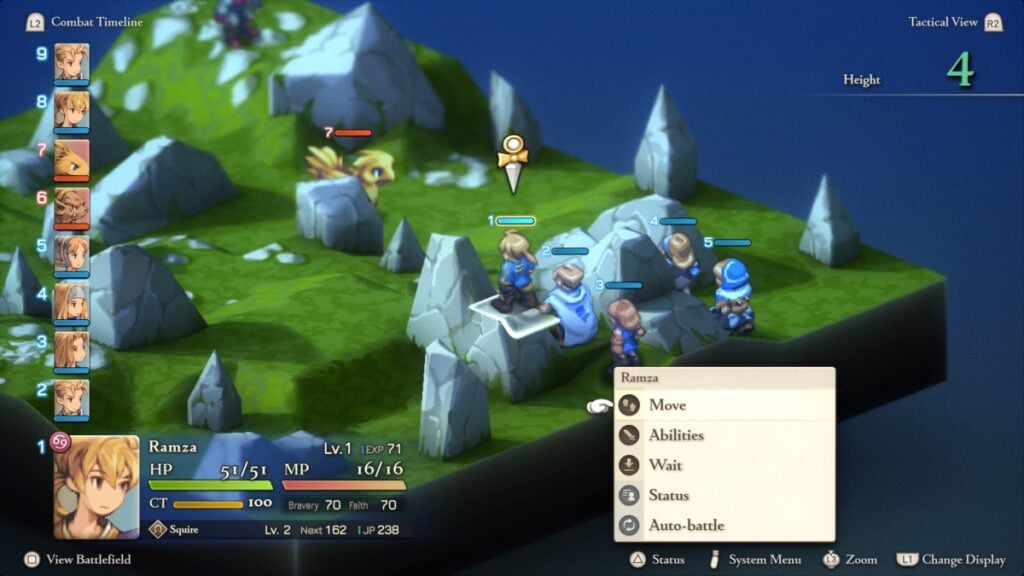This screenshot has height=576, width=1024.
Task: Click timeline portrait number 5
Action: point(71,253)
